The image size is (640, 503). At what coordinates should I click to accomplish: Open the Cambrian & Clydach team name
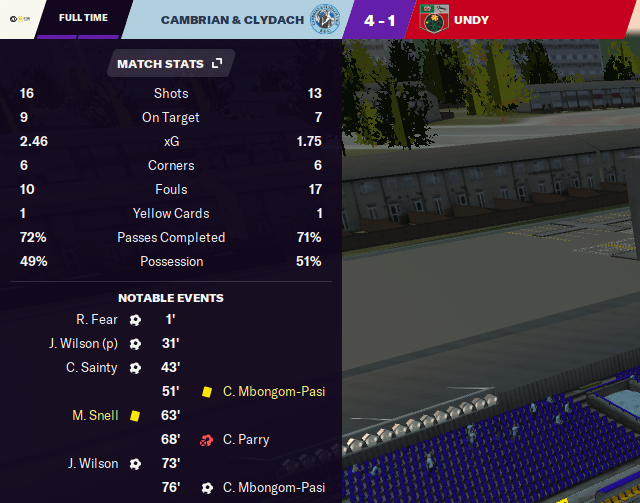[x=232, y=19]
